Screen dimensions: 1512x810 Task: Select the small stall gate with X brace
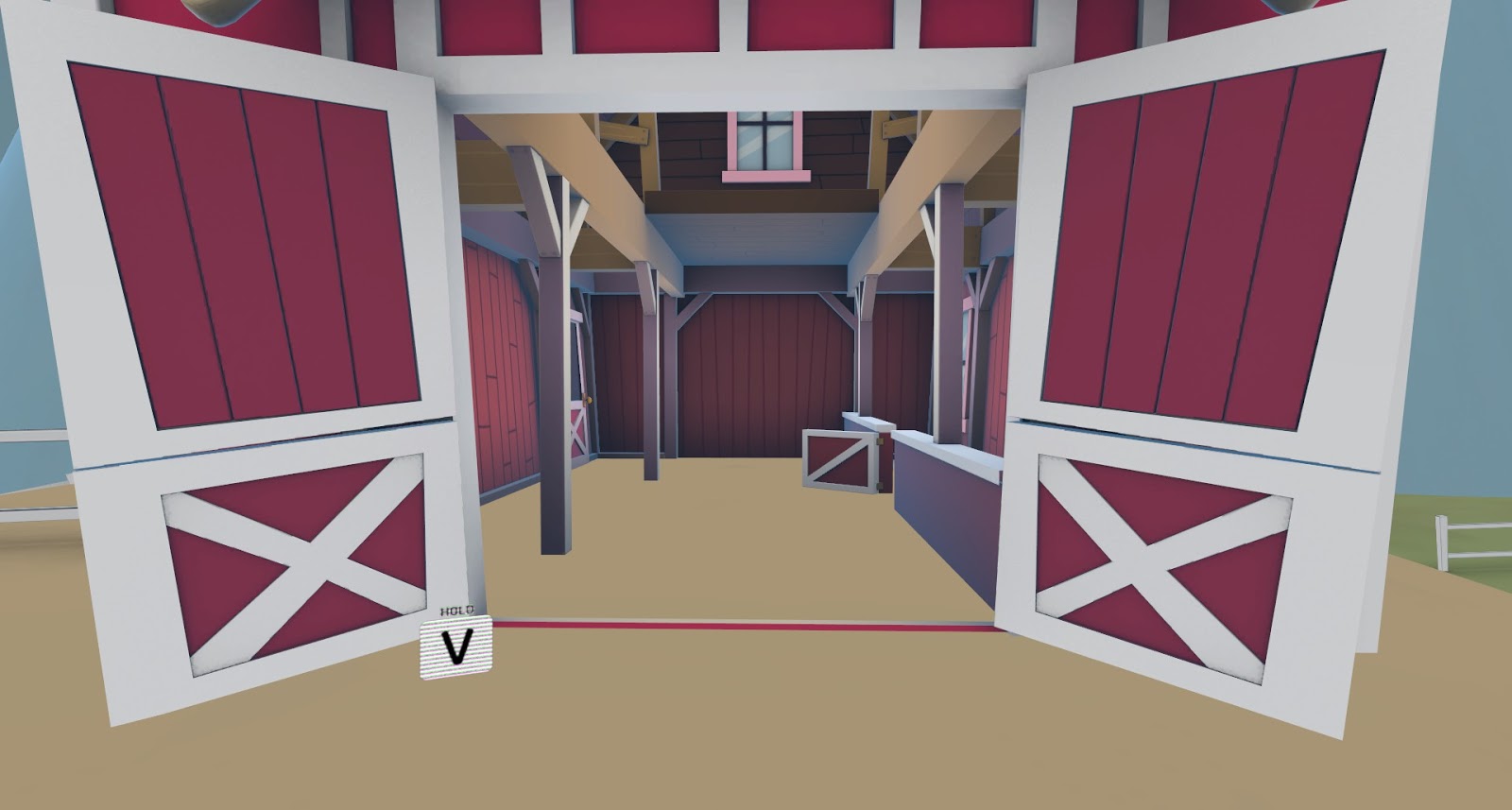pyautogui.click(x=841, y=458)
